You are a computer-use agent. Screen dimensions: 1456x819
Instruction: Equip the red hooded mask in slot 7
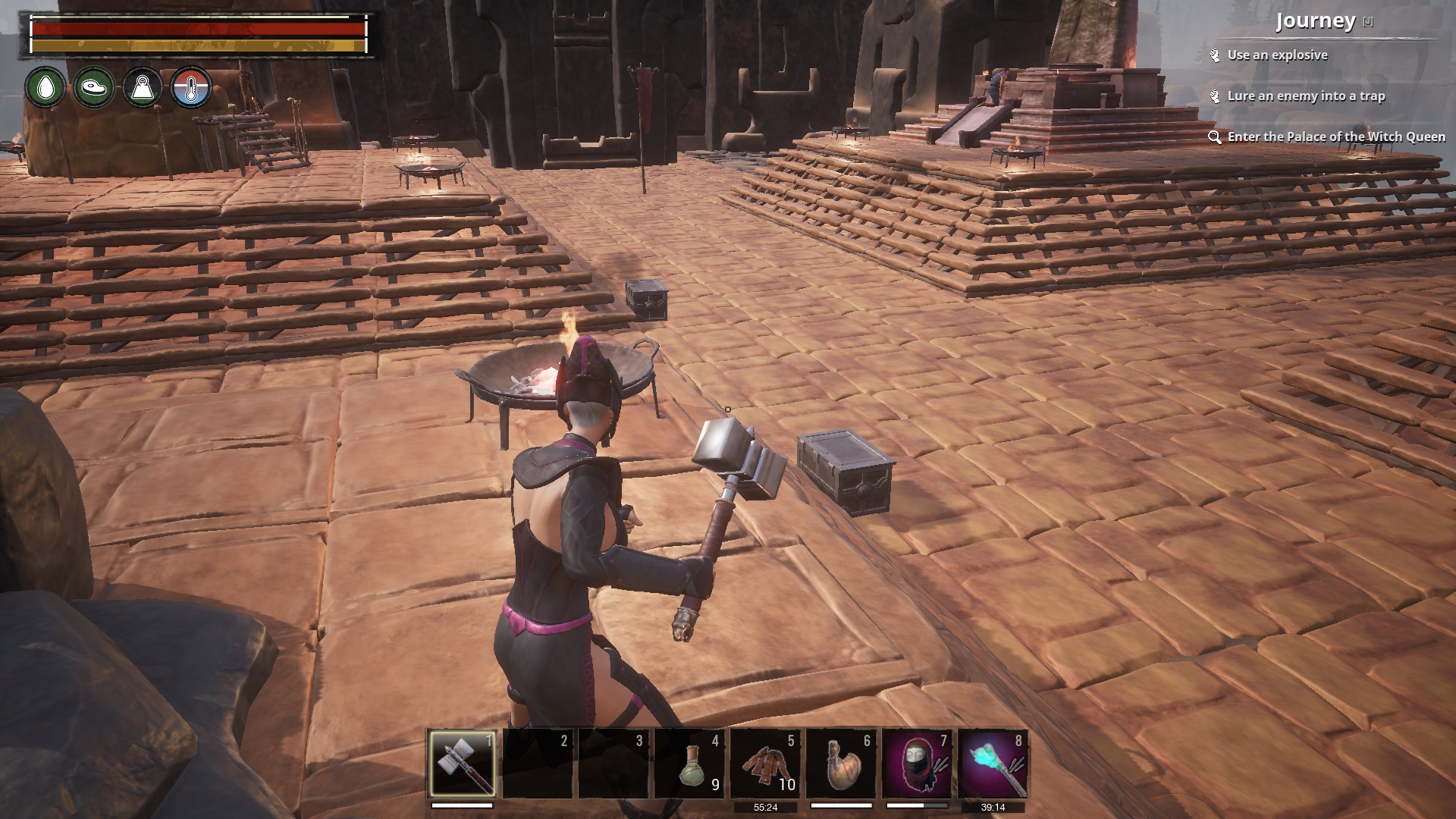coord(917,763)
